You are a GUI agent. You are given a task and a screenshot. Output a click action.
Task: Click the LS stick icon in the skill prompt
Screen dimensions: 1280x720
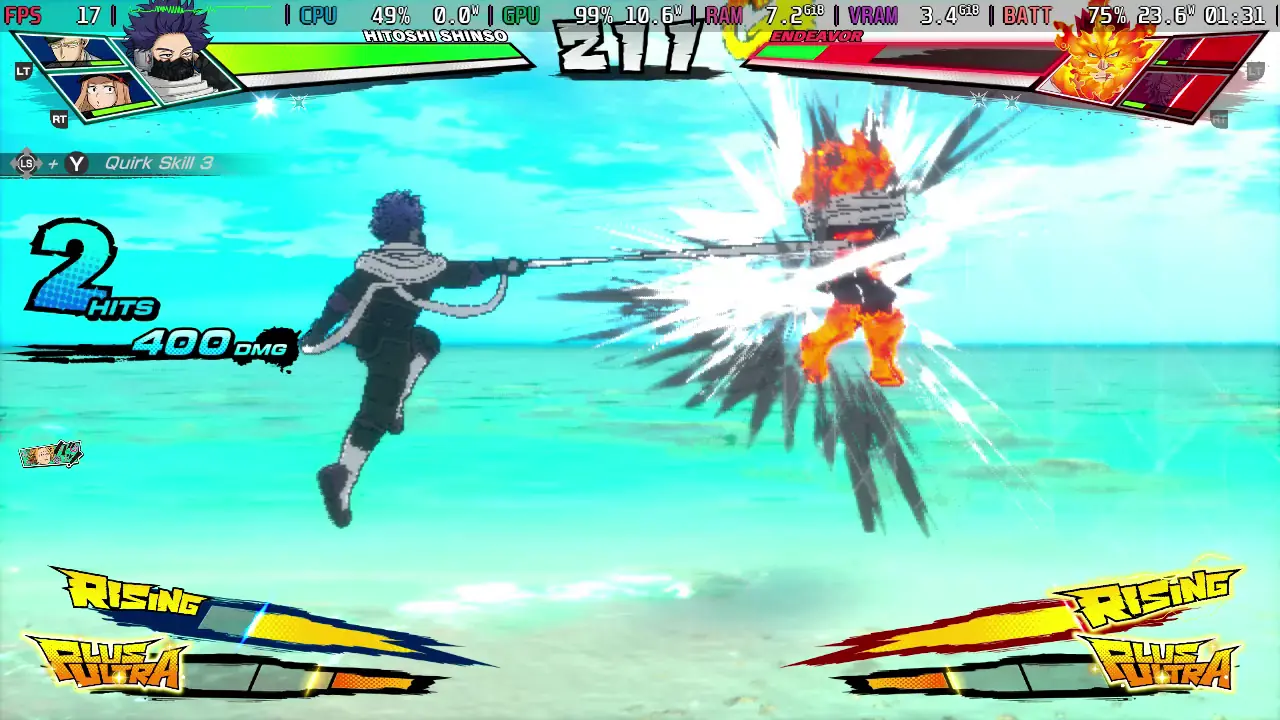click(x=27, y=163)
